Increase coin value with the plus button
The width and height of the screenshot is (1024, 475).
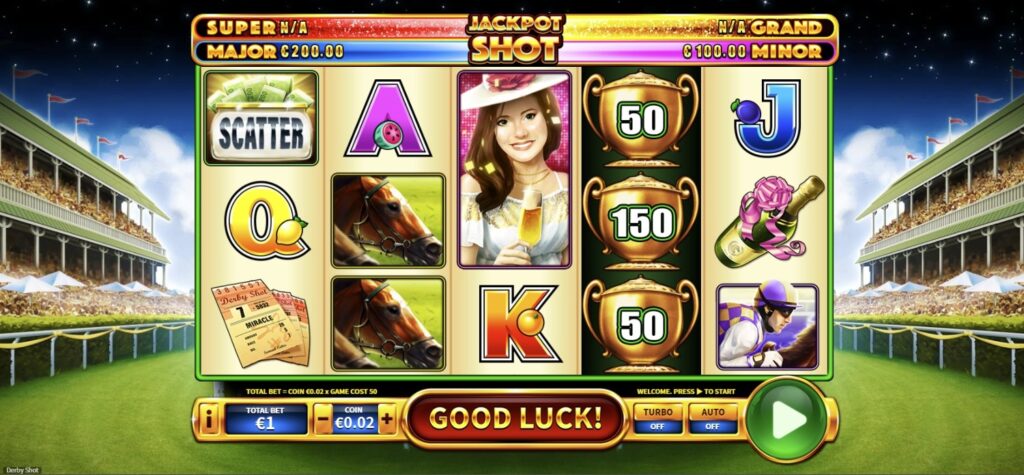click(x=387, y=419)
